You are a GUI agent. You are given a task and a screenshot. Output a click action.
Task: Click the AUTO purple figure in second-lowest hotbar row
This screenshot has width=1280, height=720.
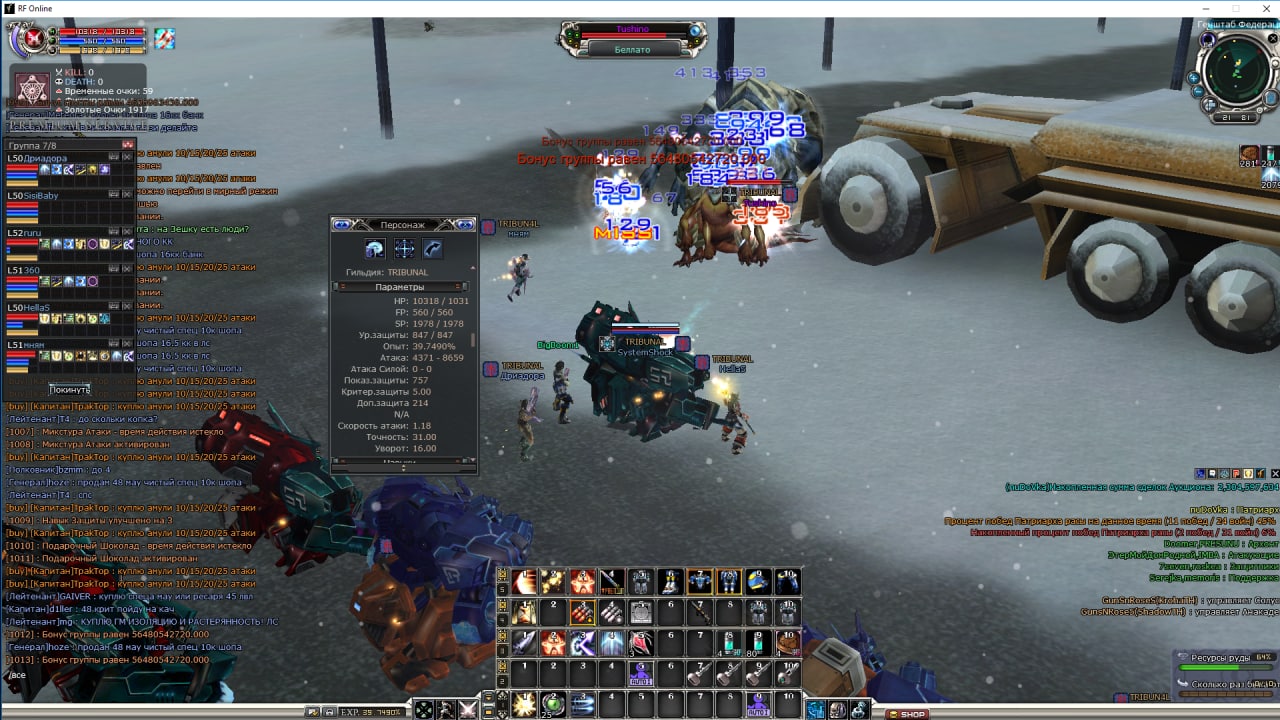click(x=641, y=673)
